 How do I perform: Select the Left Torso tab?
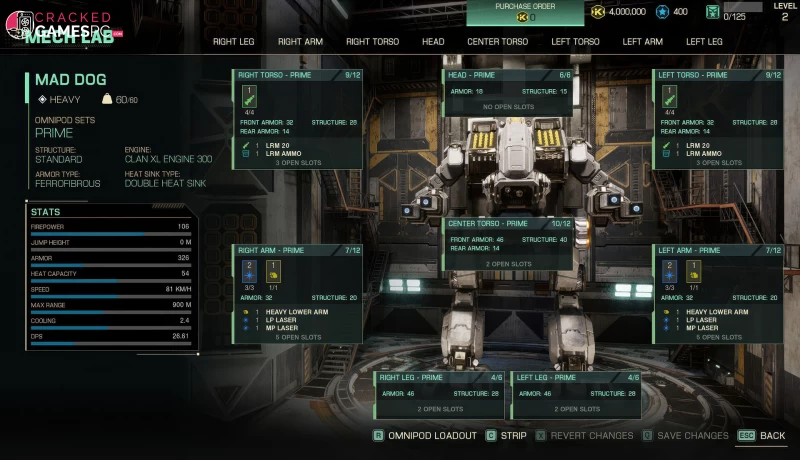(575, 42)
